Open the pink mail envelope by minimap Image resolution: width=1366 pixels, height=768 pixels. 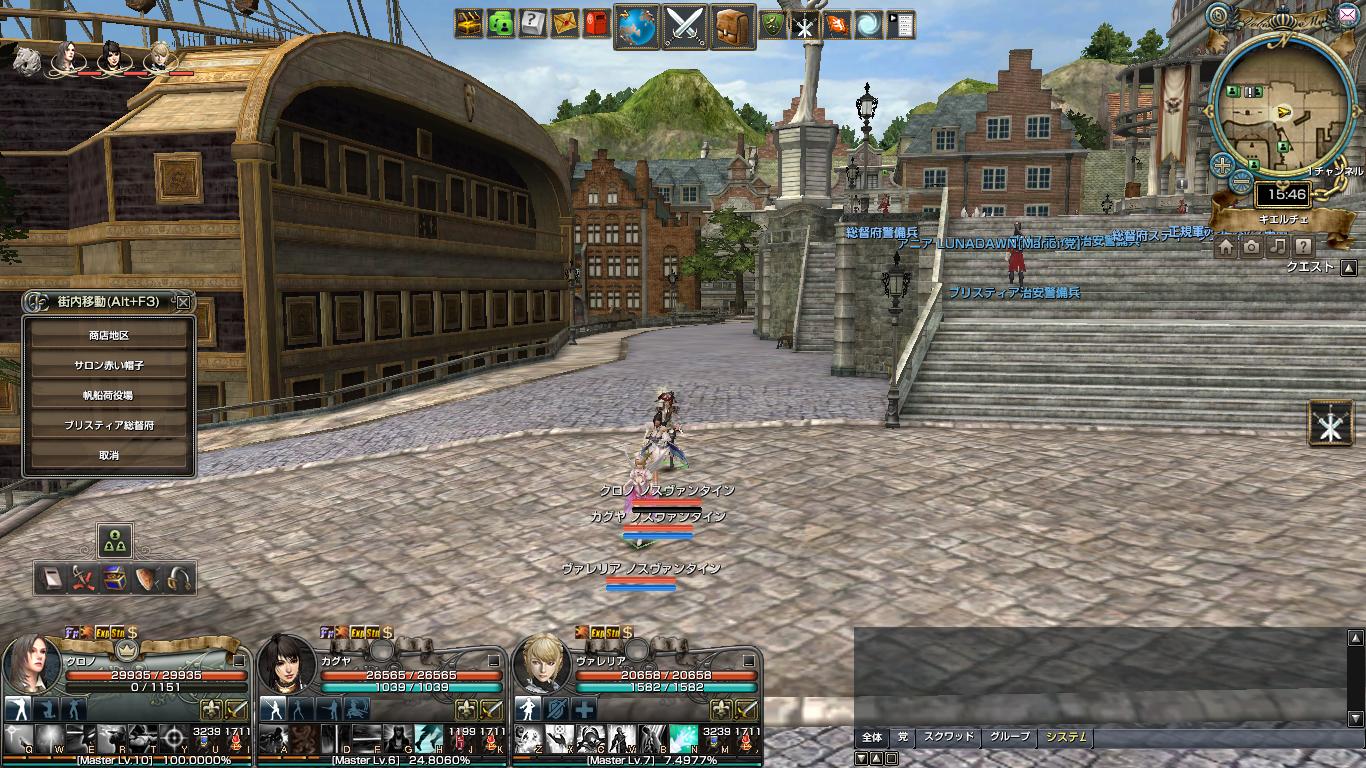tap(1346, 14)
